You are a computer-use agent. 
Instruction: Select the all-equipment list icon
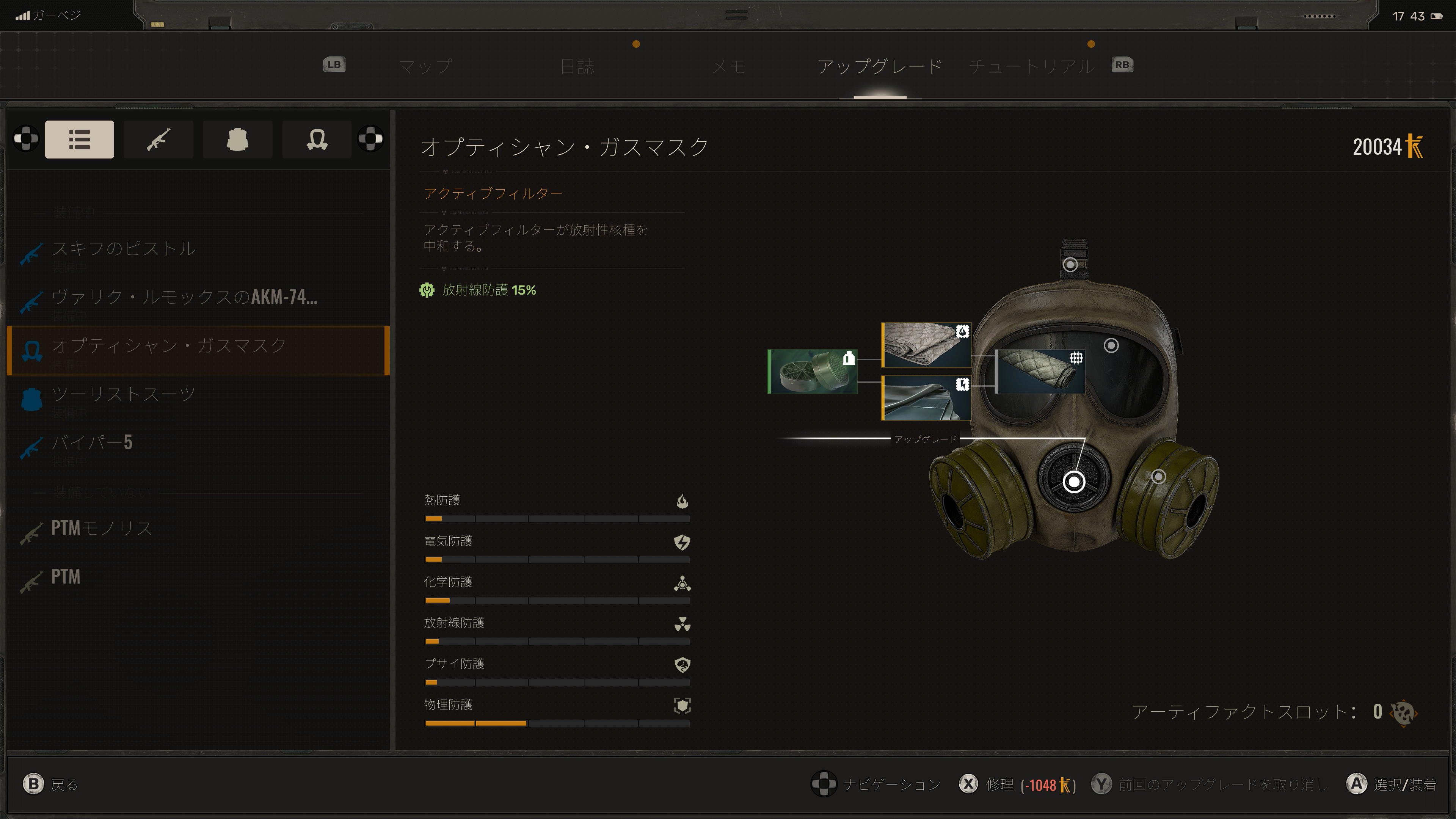(x=79, y=139)
